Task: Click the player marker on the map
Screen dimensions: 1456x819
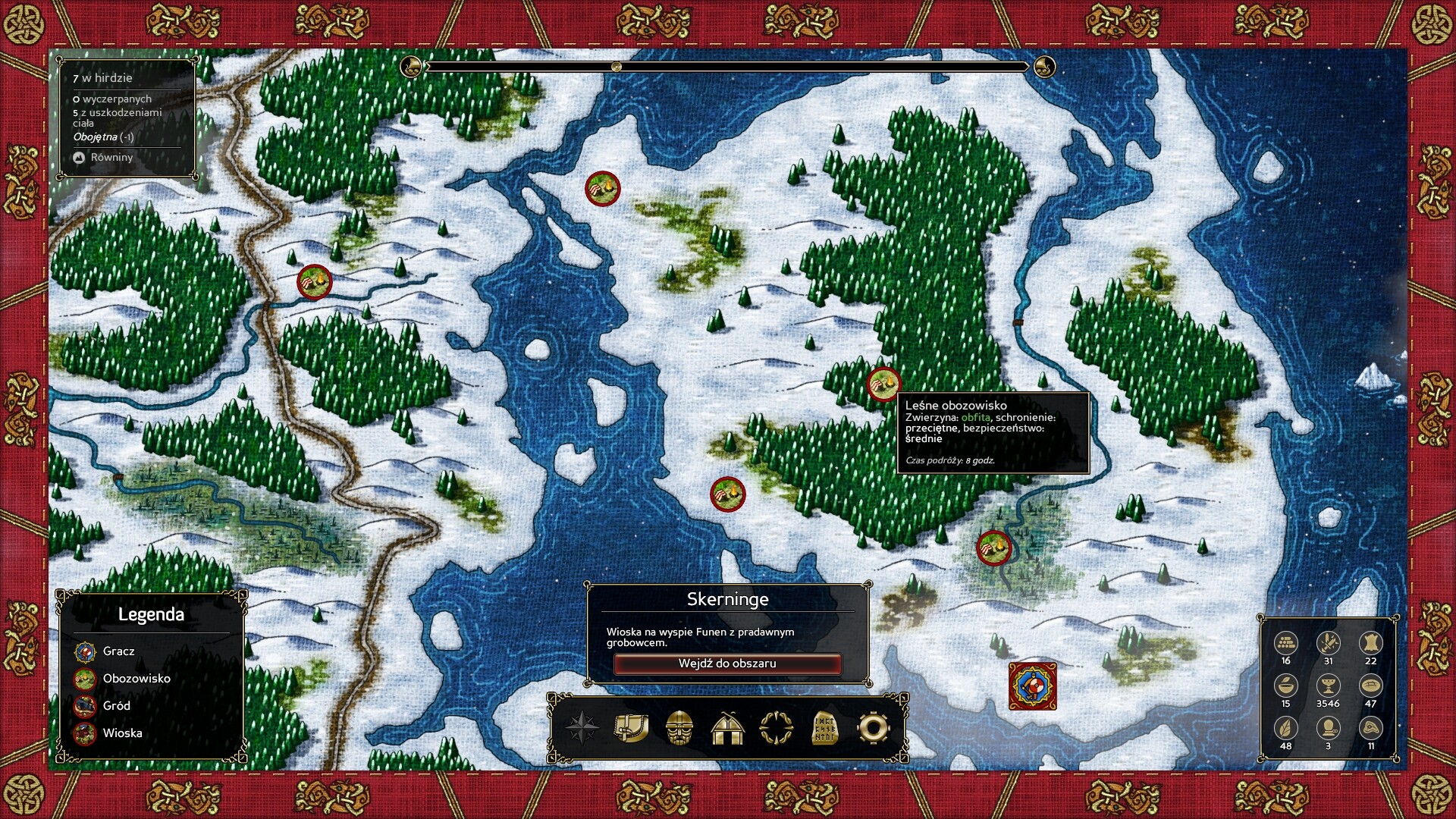Action: click(x=1032, y=686)
